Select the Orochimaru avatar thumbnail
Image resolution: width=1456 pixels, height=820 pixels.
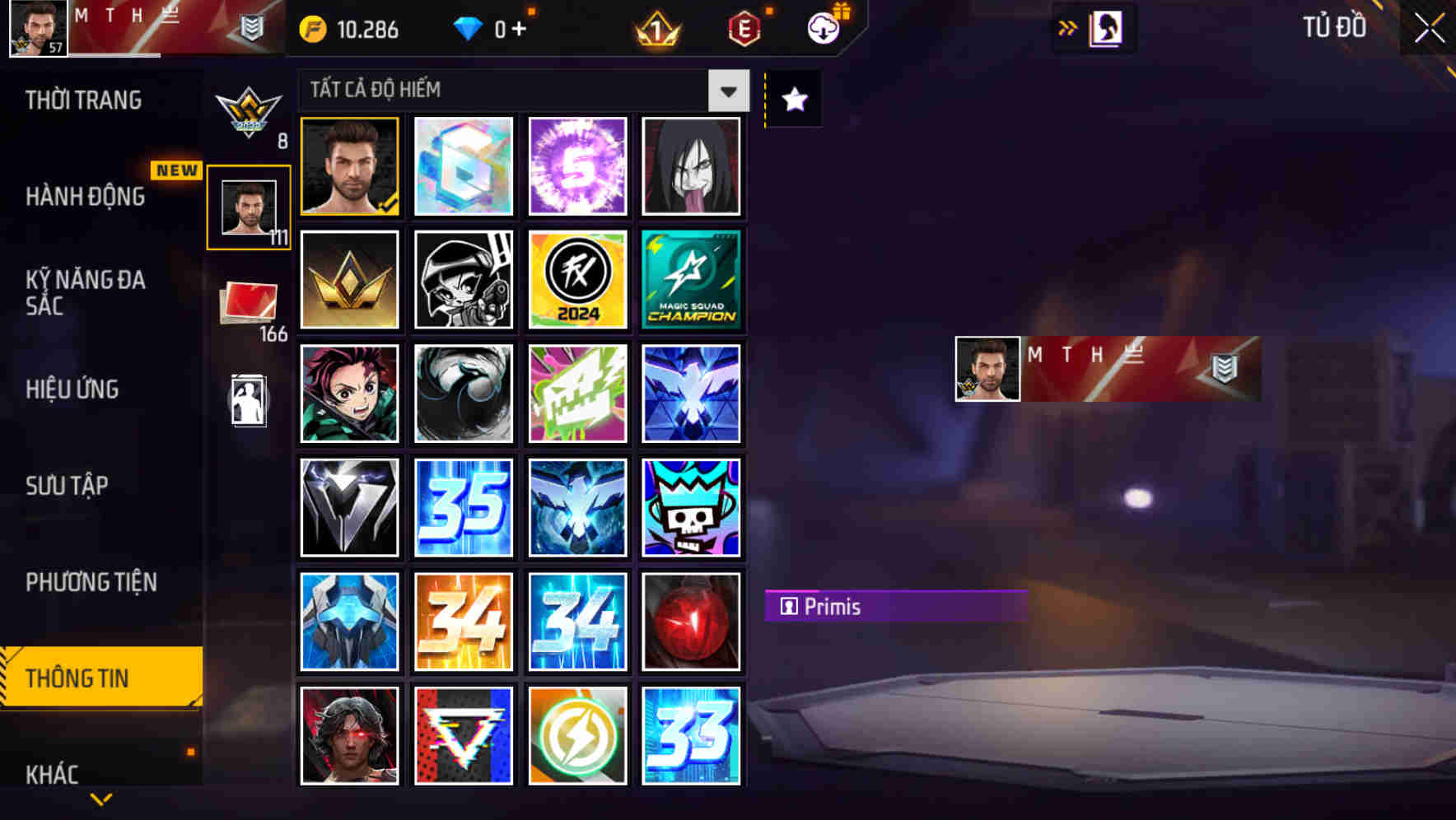(x=692, y=166)
